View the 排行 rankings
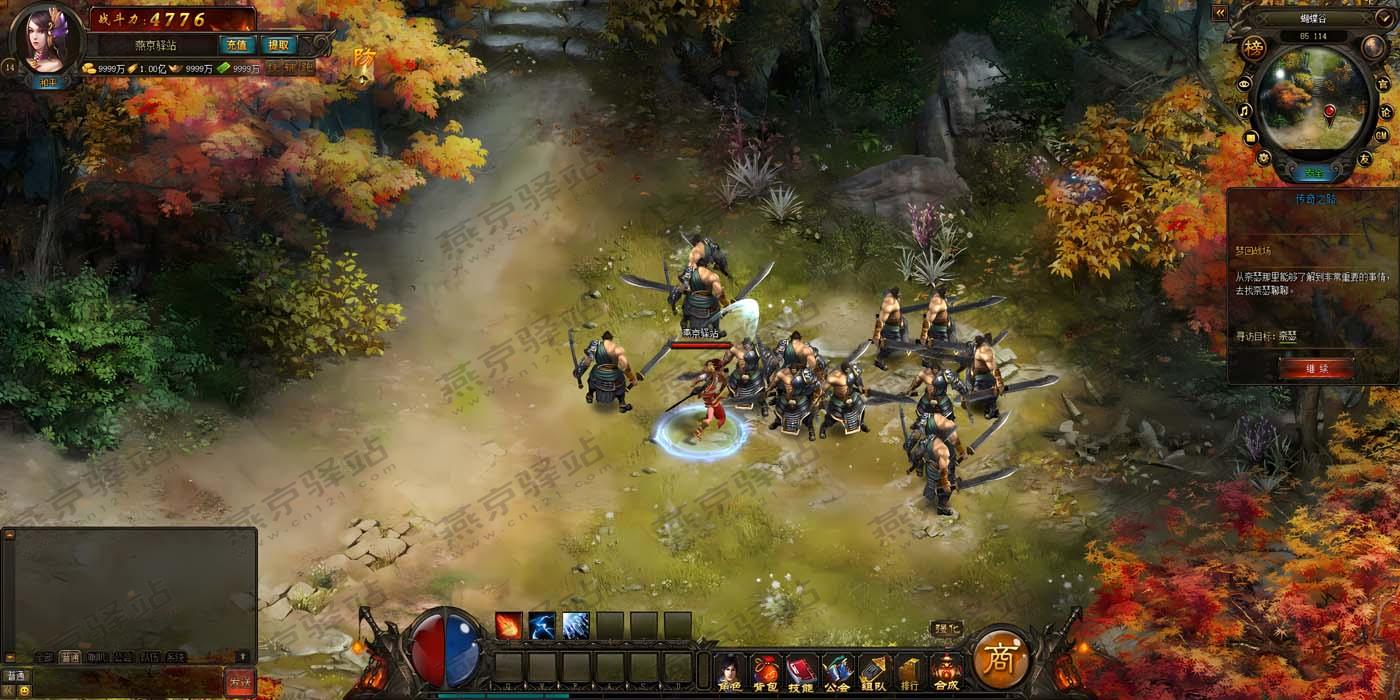 (x=908, y=672)
